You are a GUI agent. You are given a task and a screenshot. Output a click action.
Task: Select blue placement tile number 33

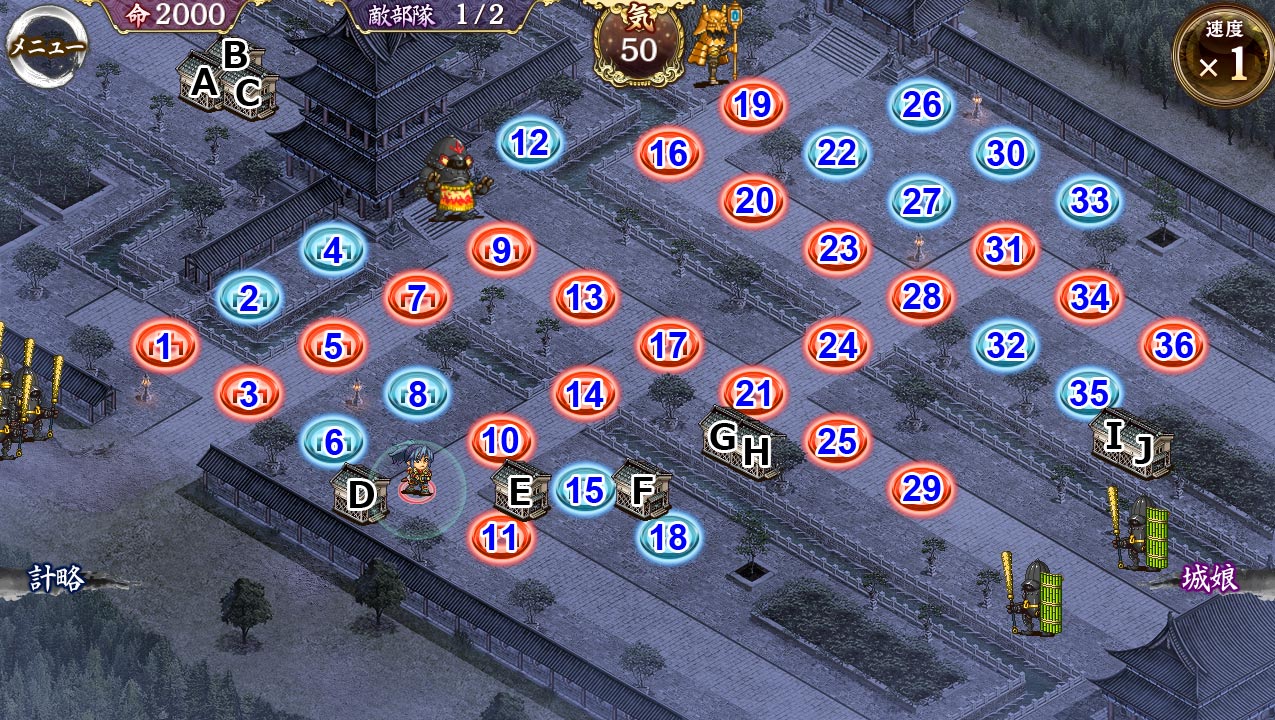(1089, 200)
